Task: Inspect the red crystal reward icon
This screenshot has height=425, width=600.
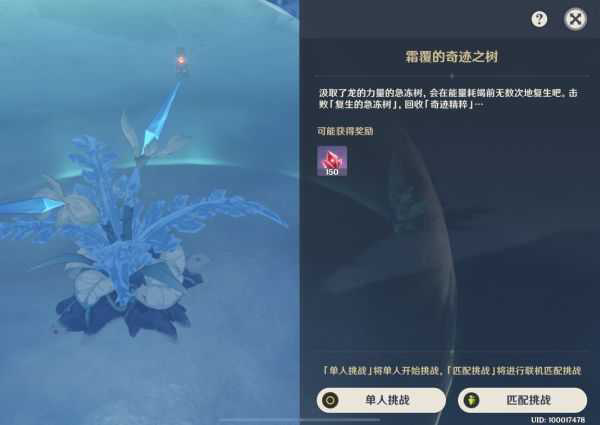Action: [x=332, y=160]
